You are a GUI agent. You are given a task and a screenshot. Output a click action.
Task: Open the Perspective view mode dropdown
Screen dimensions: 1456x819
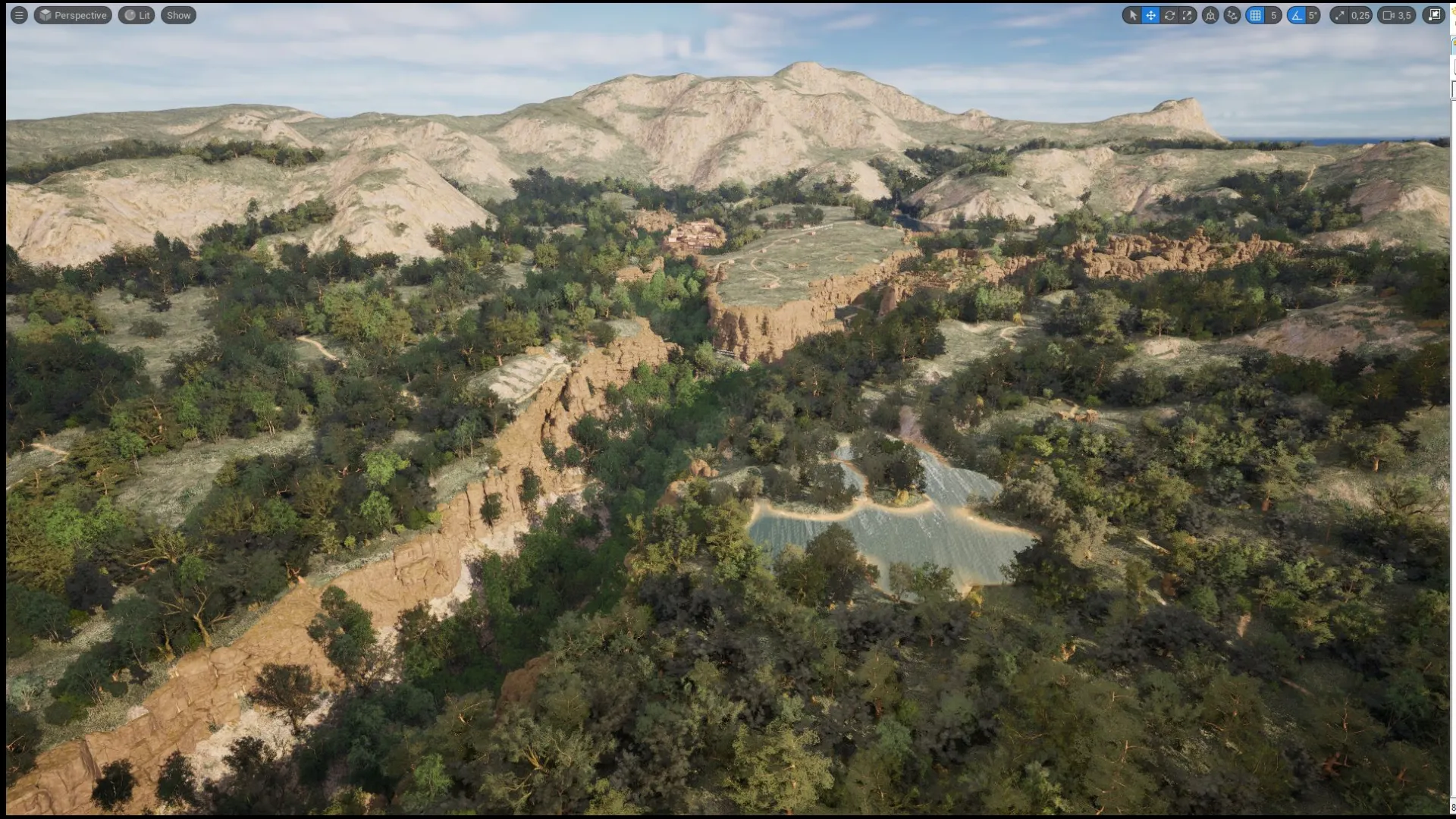click(x=73, y=14)
